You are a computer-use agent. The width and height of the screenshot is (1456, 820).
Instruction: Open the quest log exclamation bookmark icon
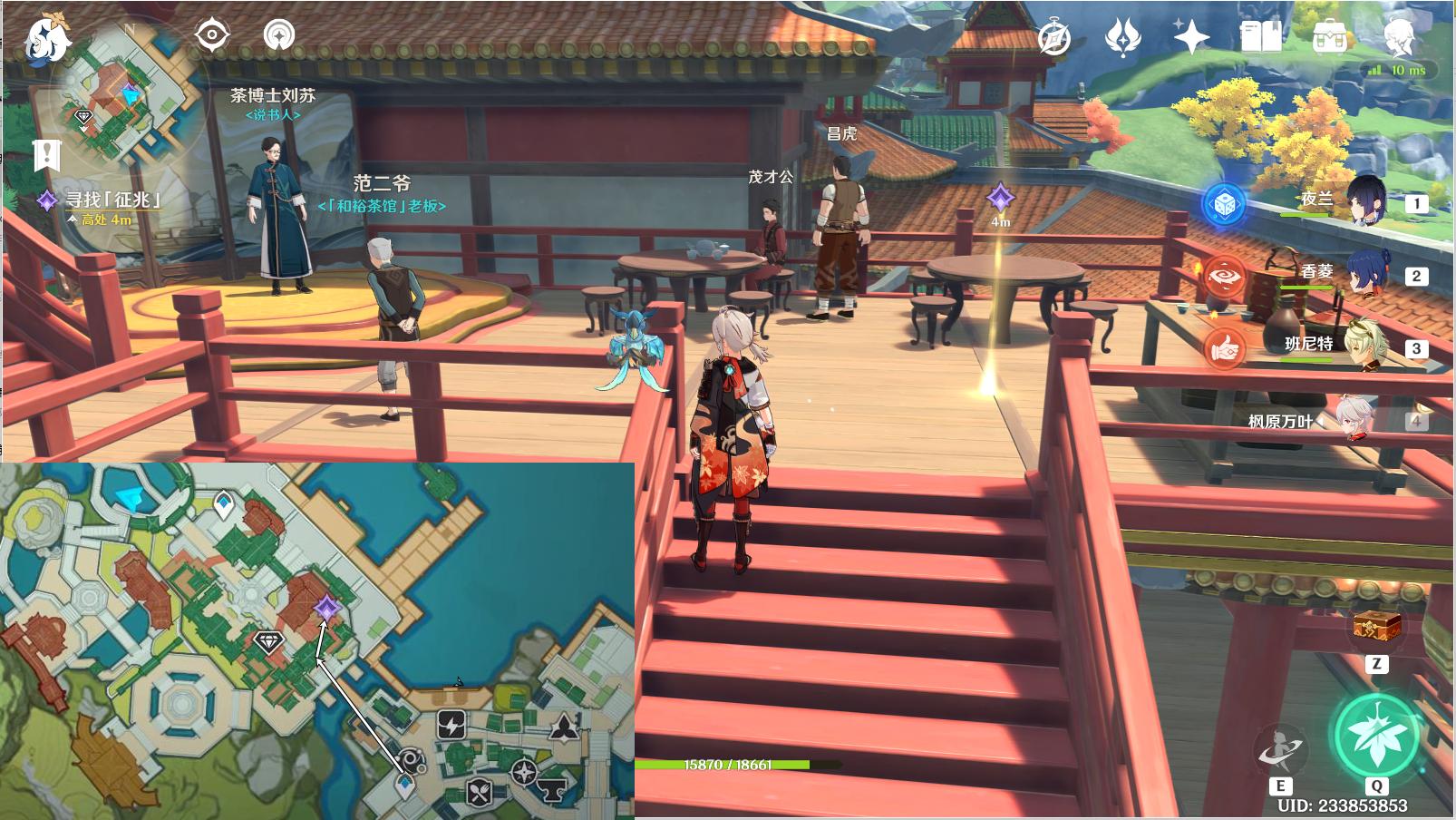point(45,155)
